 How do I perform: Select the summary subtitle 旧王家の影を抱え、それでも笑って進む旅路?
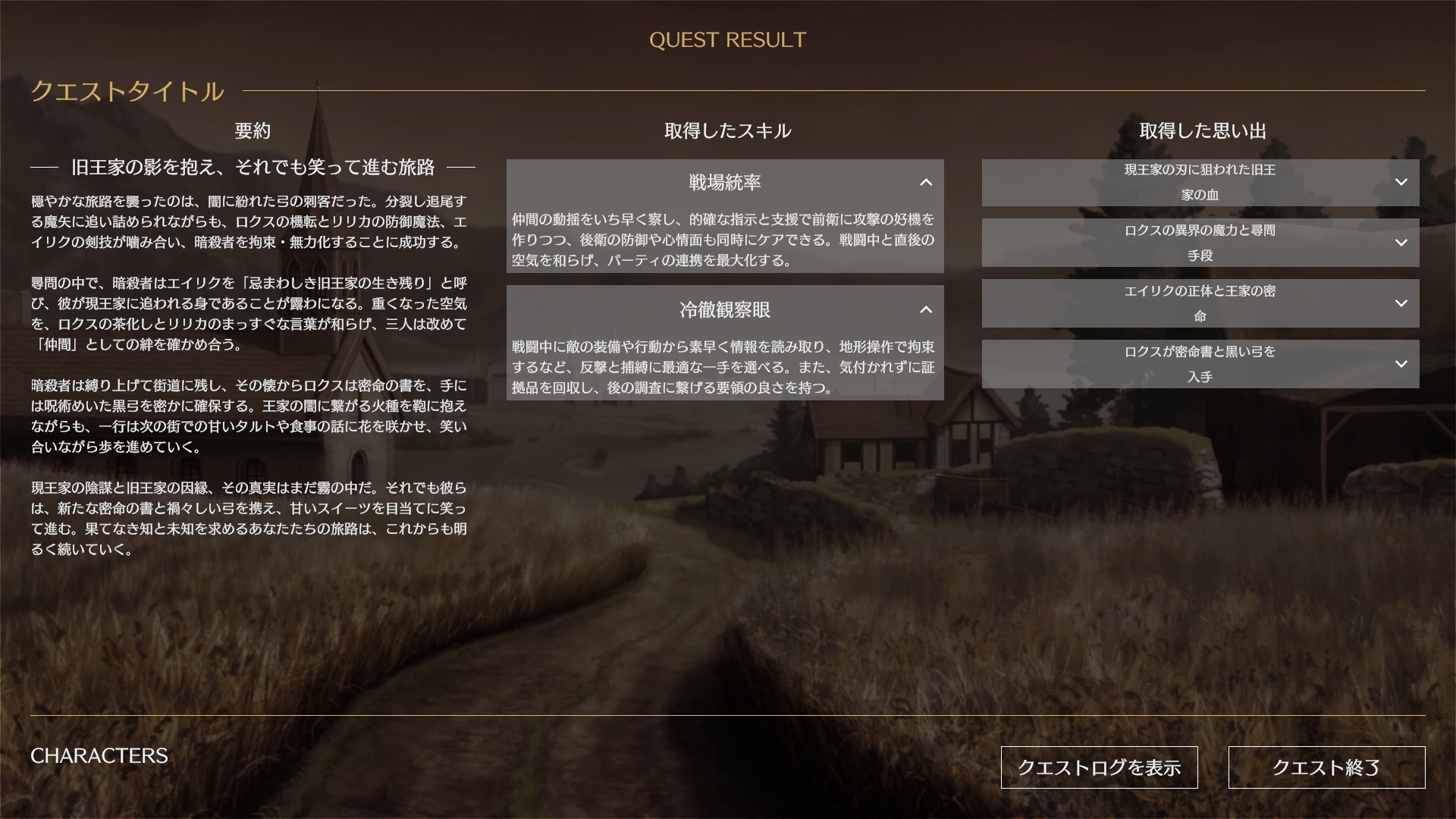point(253,169)
